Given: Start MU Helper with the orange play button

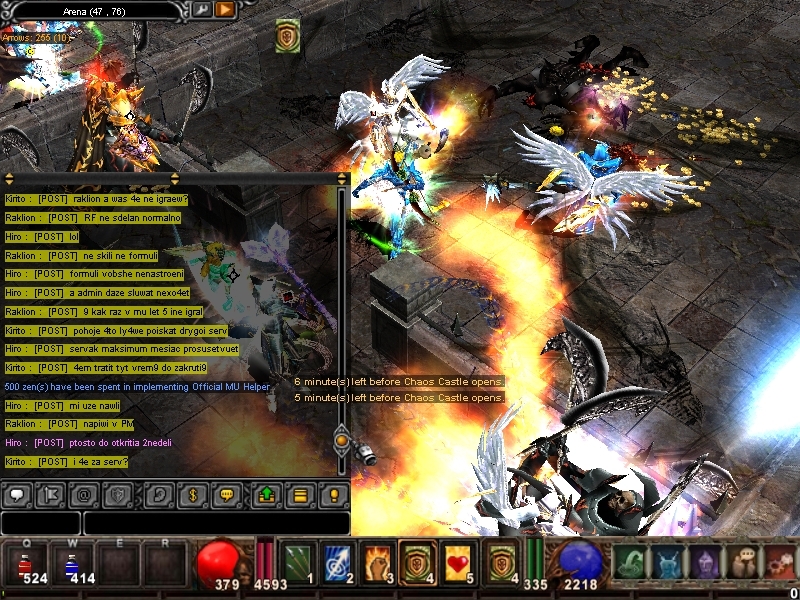Looking at the screenshot, I should pos(225,10).
